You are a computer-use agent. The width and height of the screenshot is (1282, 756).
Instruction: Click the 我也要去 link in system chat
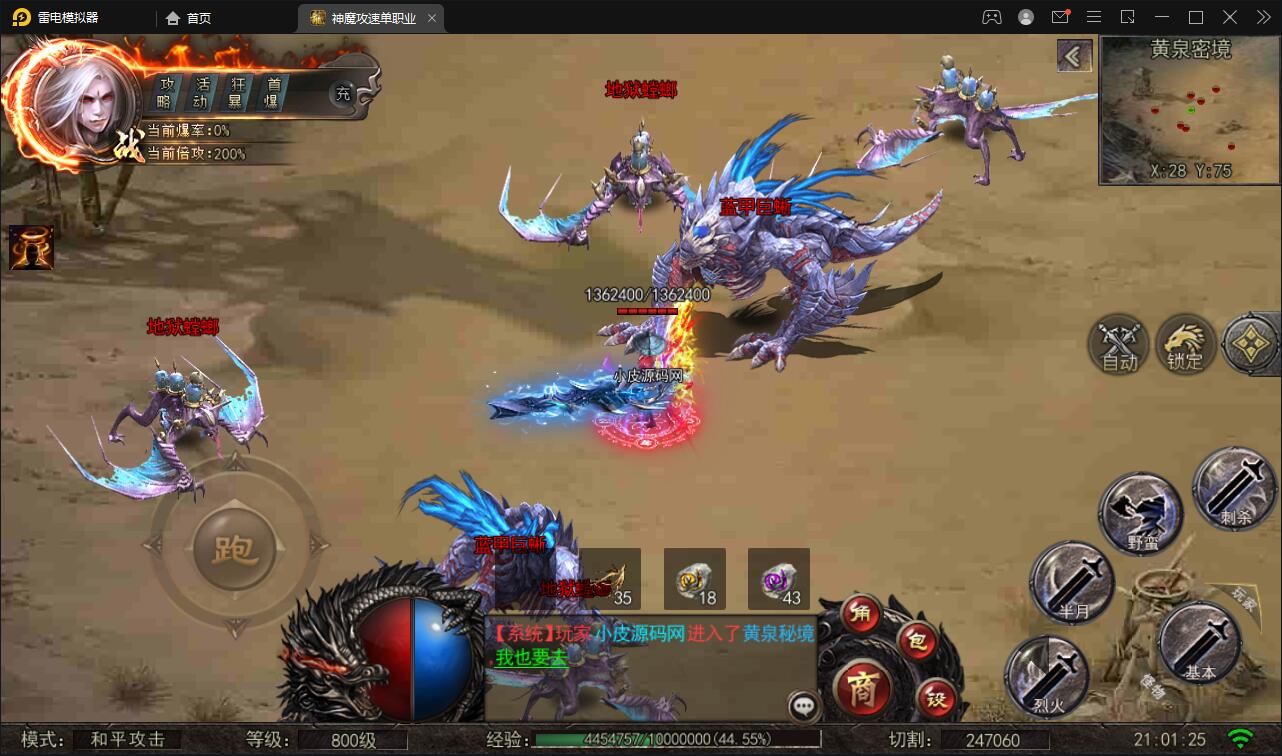tap(530, 658)
